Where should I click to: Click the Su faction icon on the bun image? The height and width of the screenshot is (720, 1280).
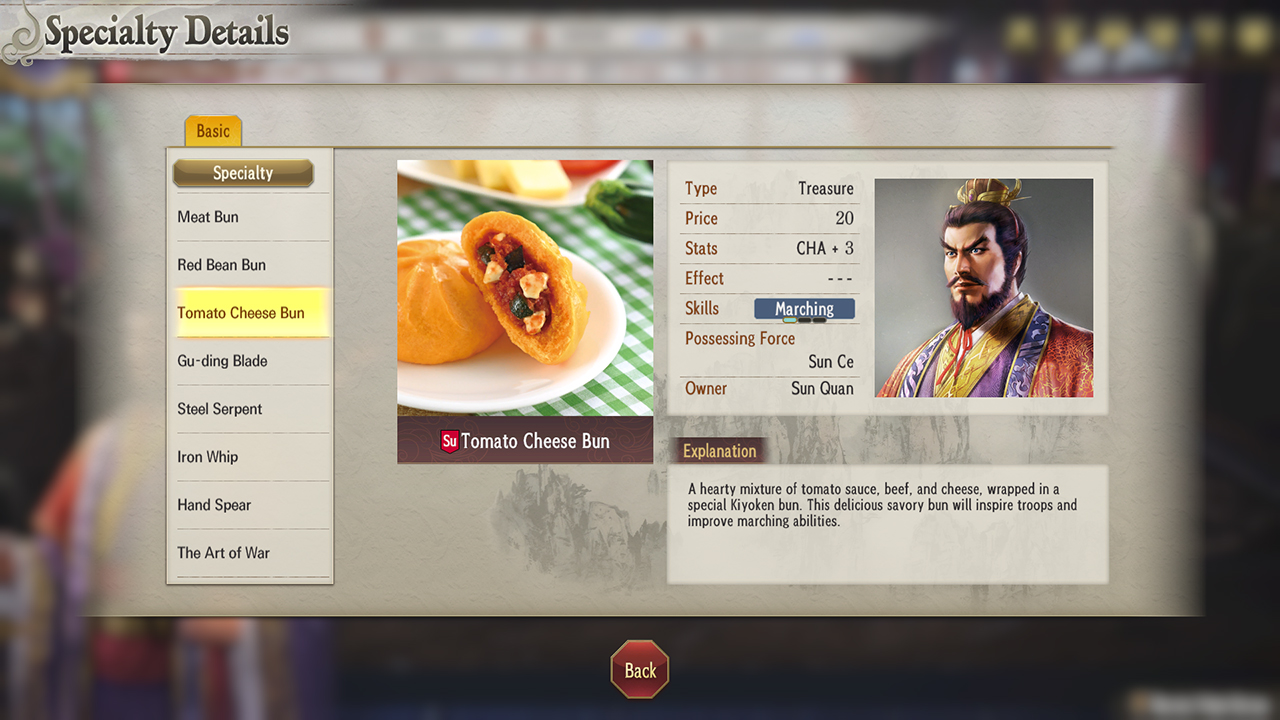click(452, 440)
